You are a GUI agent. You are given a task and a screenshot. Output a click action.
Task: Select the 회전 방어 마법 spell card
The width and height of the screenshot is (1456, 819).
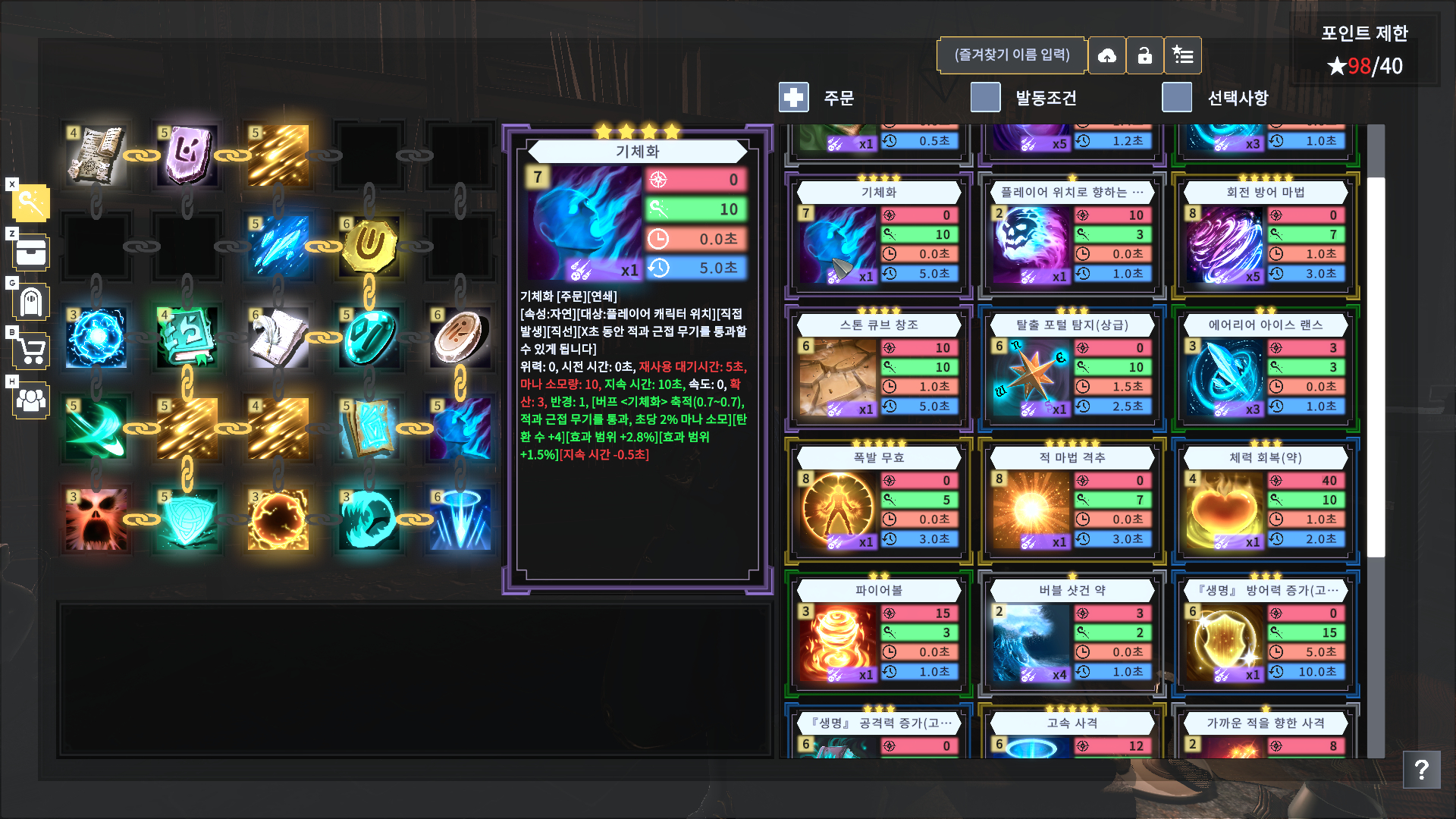click(1265, 234)
